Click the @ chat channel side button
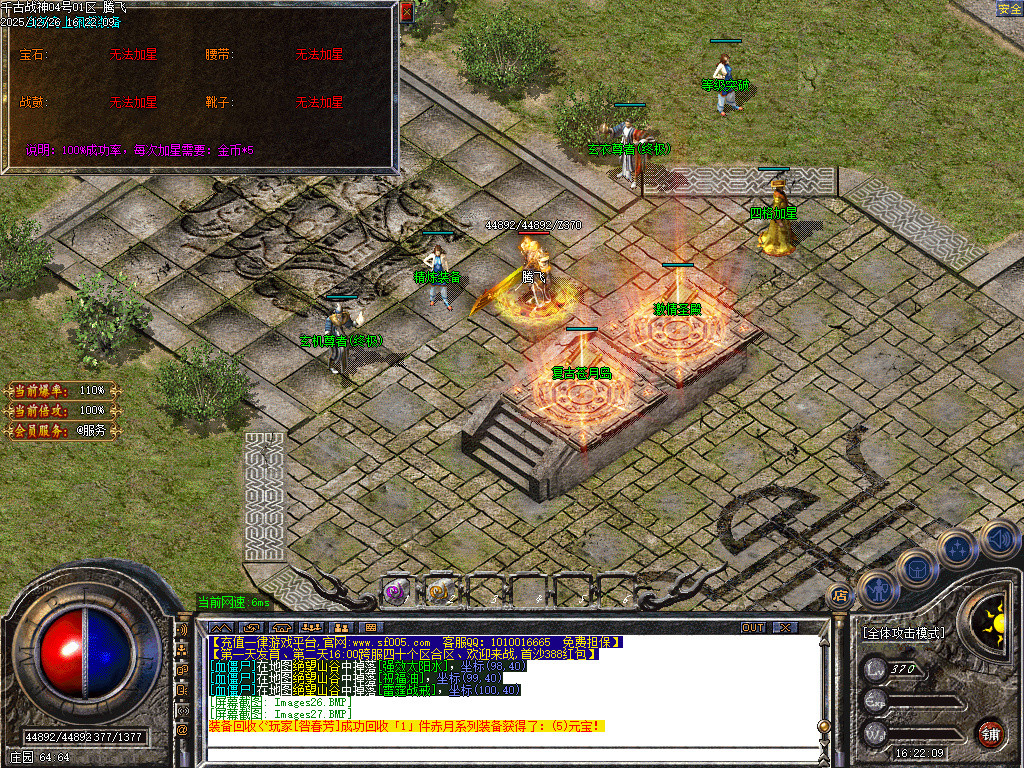 183,730
